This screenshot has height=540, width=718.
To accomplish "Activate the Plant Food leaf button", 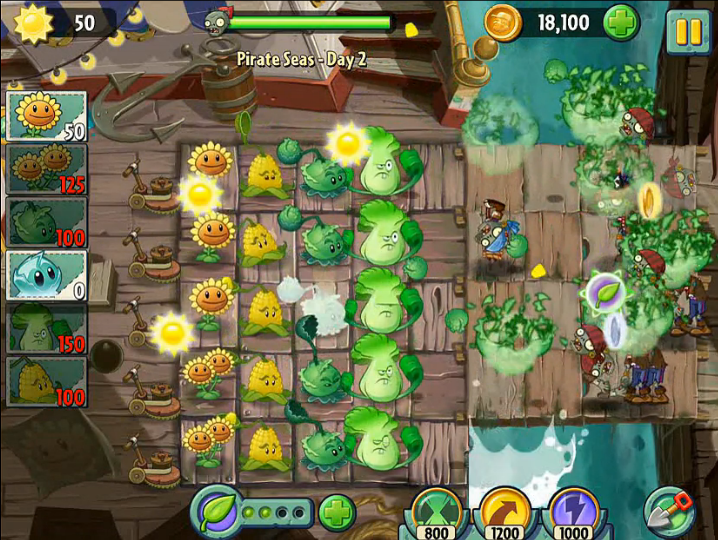I will coord(219,512).
